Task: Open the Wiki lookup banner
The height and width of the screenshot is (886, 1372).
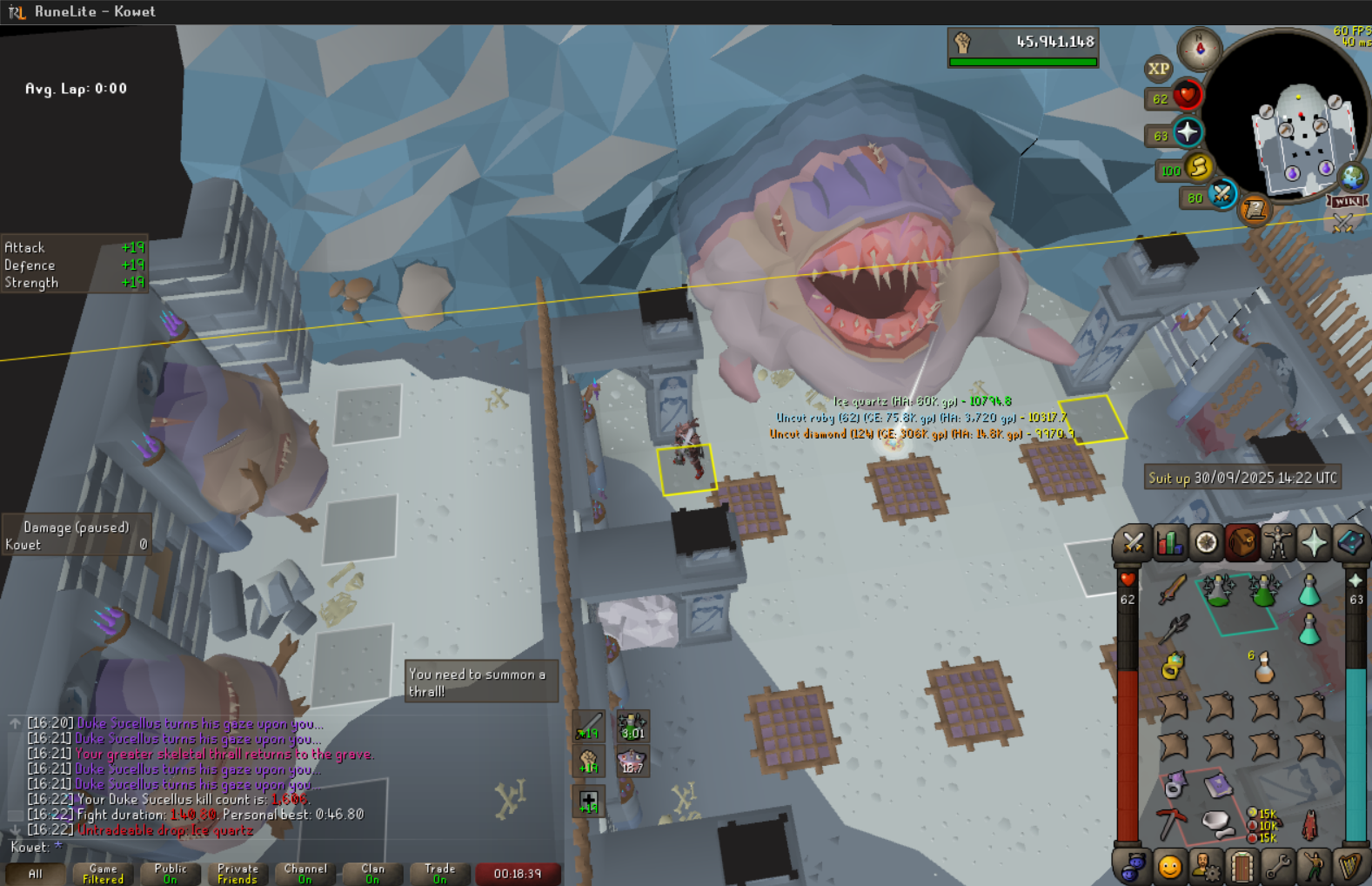Action: tap(1347, 201)
